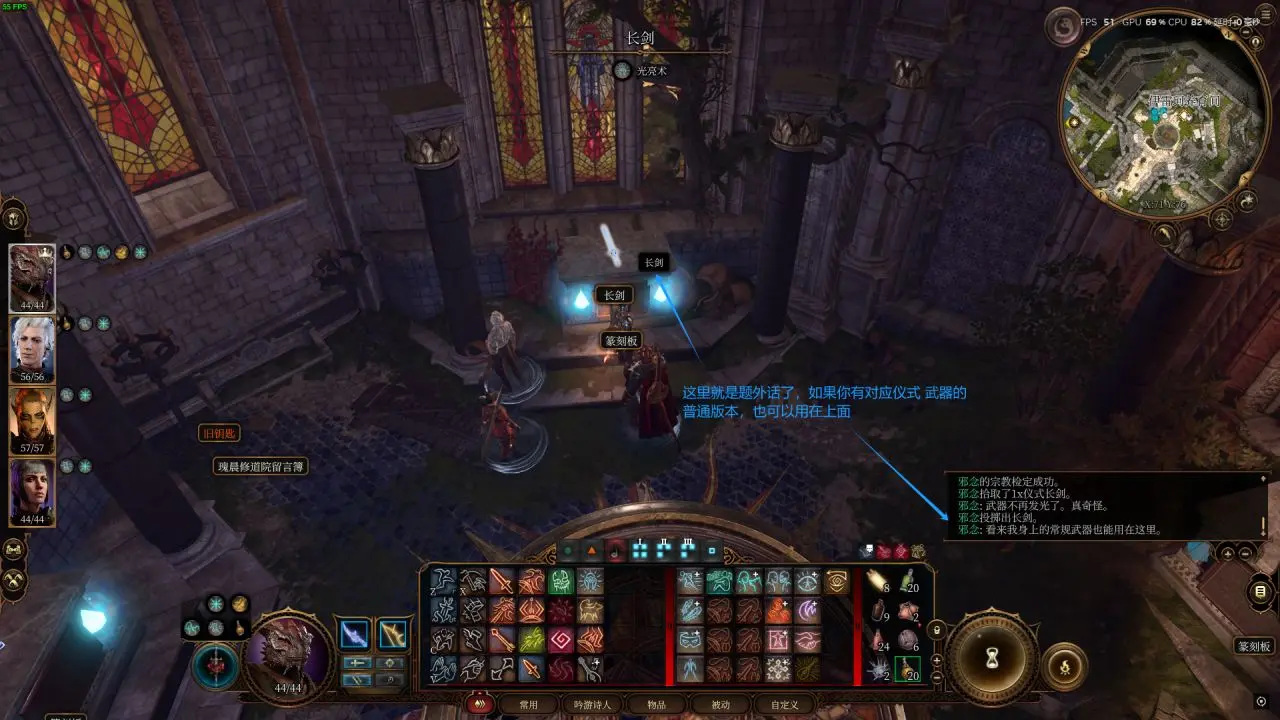This screenshot has height=720, width=1280.
Task: Switch to the 常用 hotbar tab
Action: click(528, 704)
